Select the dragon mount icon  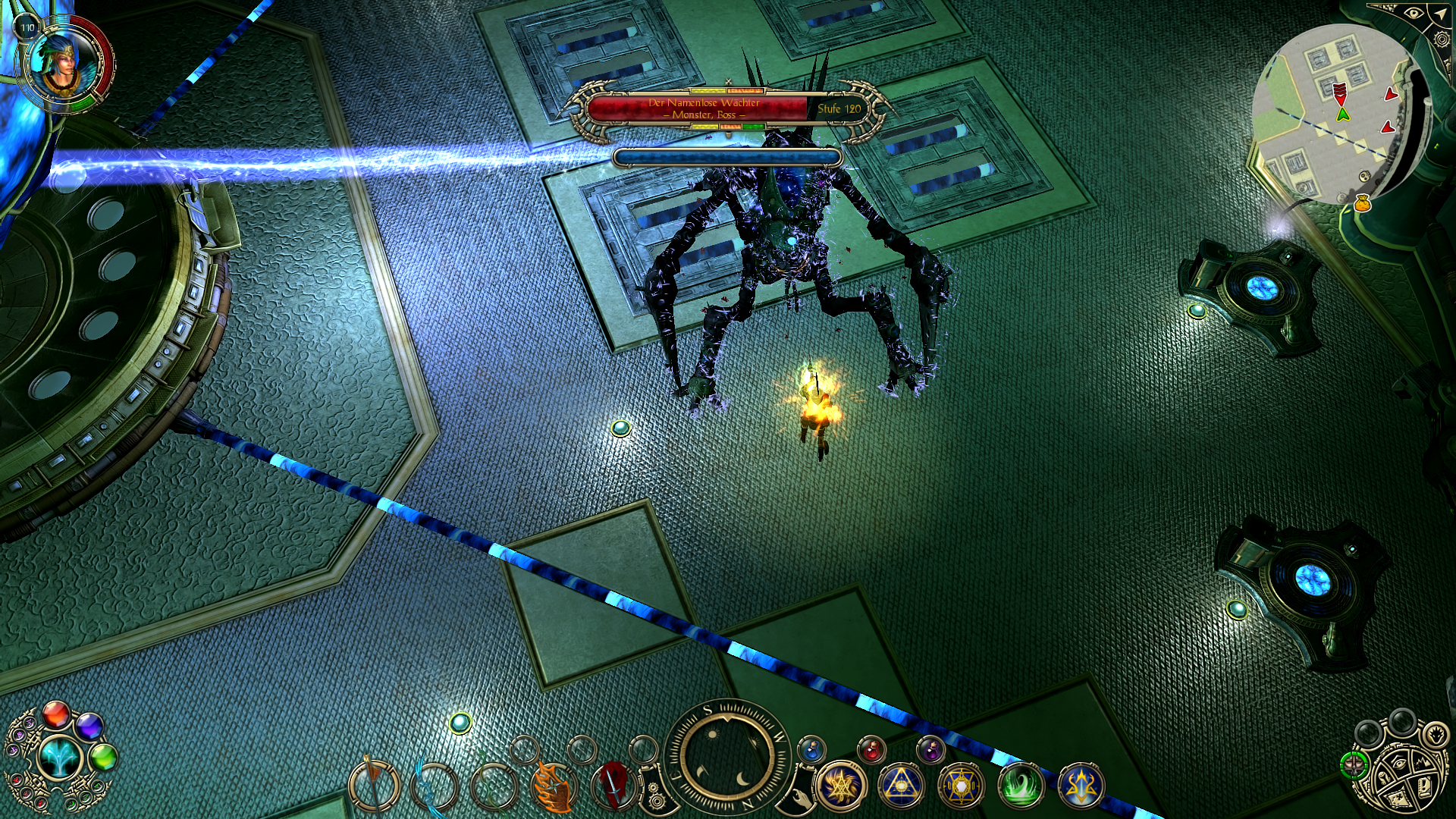click(x=1436, y=736)
